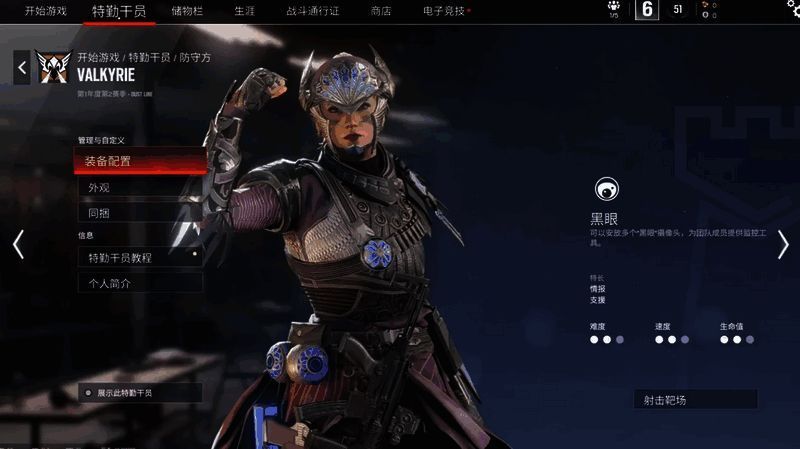Viewport: 800px width, 449px height.
Task: Toggle 展示此特勤干员 (showcase this operator)
Action: pos(140,393)
